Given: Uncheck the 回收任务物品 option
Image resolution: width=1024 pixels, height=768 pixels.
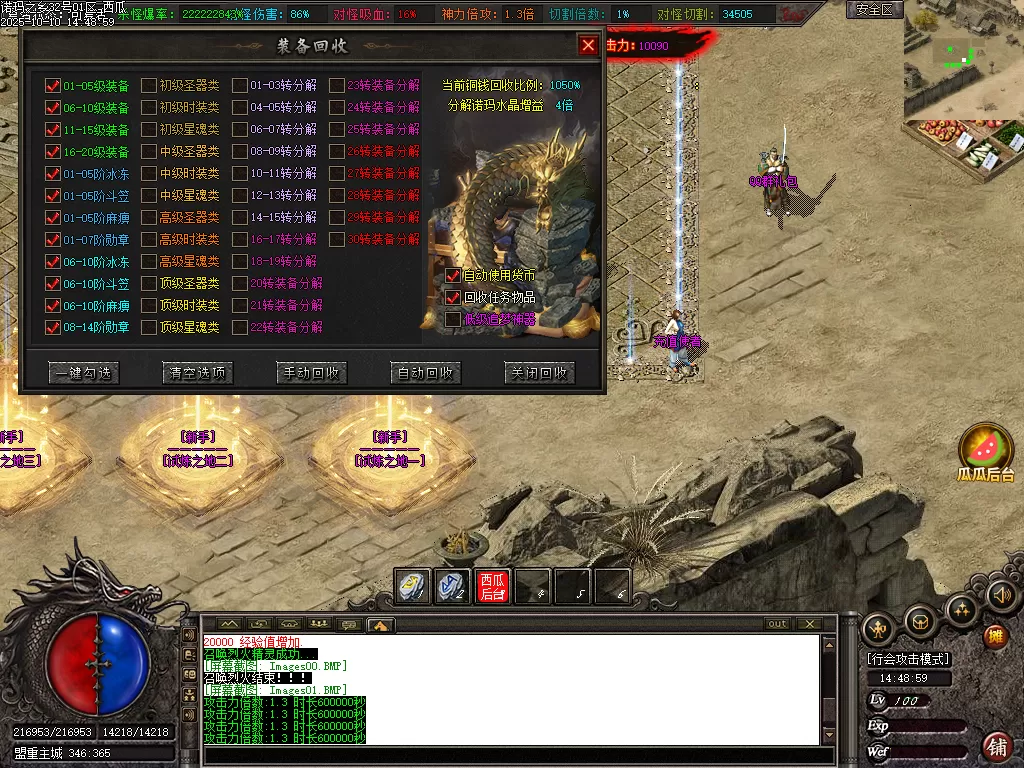Looking at the screenshot, I should (454, 297).
